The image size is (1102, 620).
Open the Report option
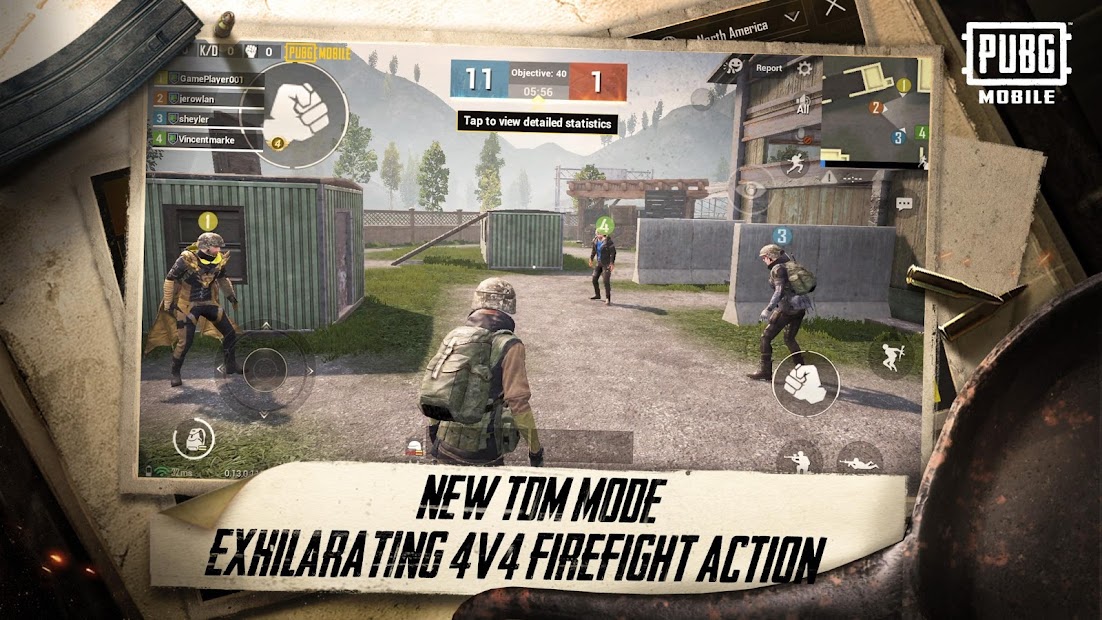click(x=768, y=68)
